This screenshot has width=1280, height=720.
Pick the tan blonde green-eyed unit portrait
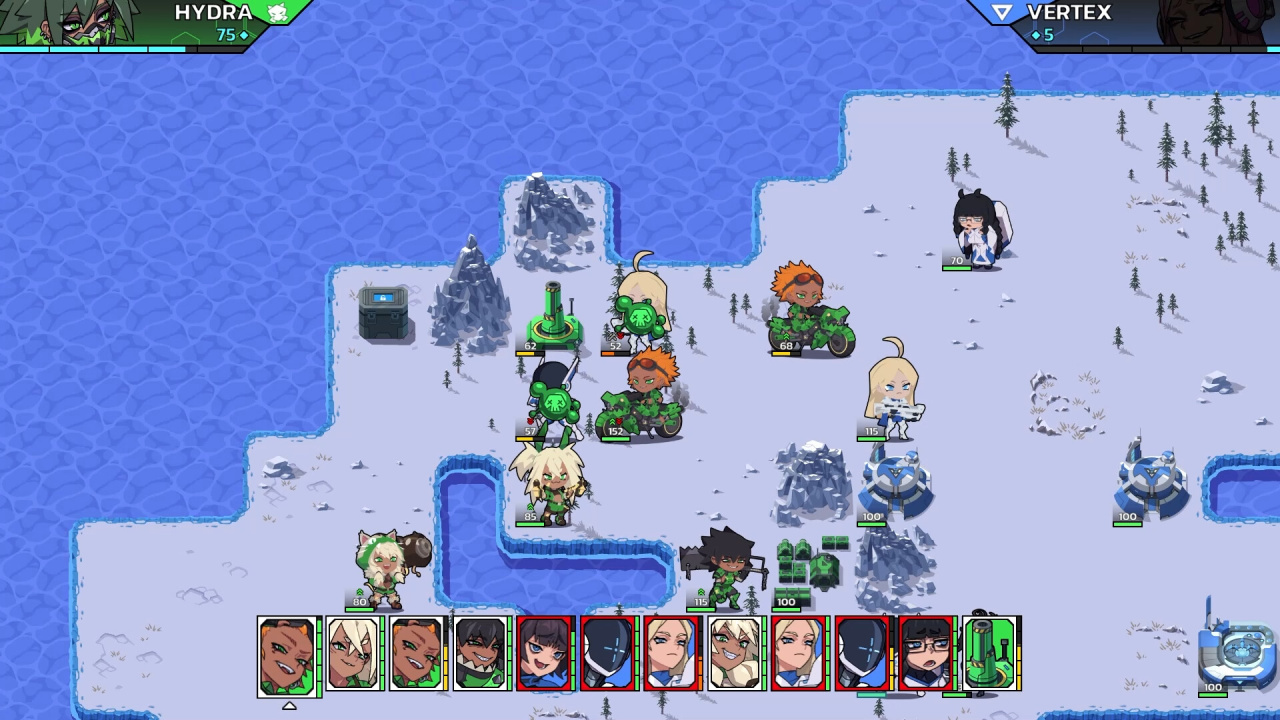coord(735,653)
